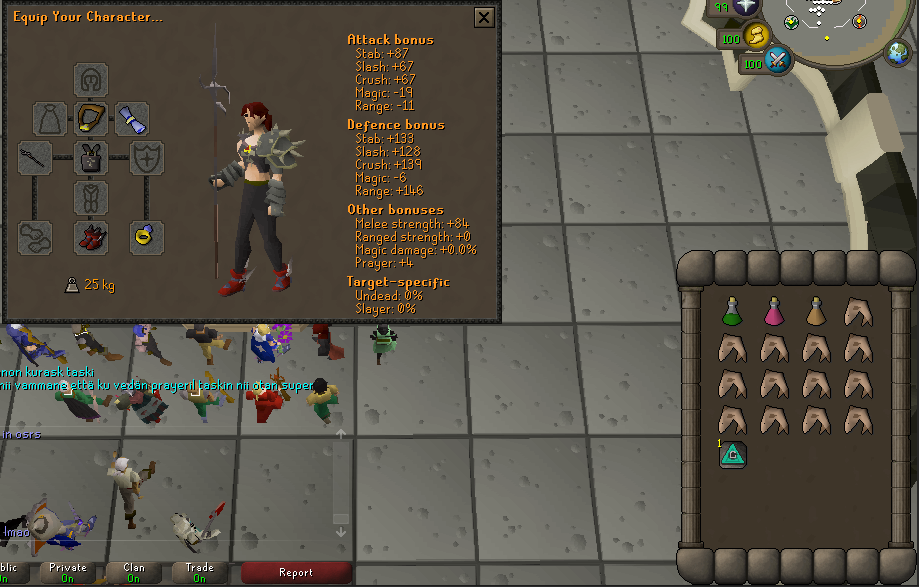This screenshot has height=587, width=919.
Task: Select the green potion in inventory
Action: tap(731, 312)
